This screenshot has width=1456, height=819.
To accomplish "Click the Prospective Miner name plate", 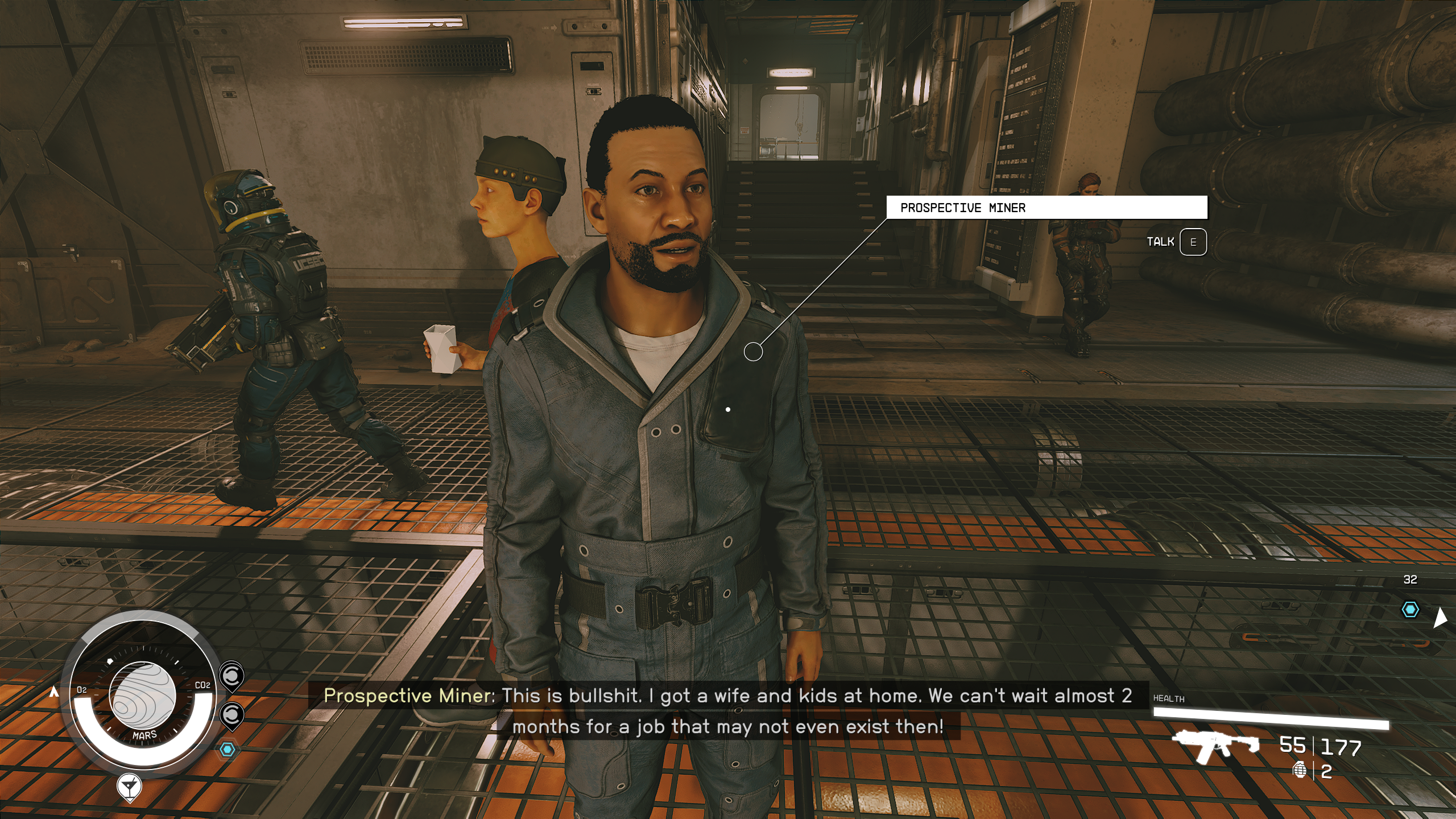I will point(1046,208).
